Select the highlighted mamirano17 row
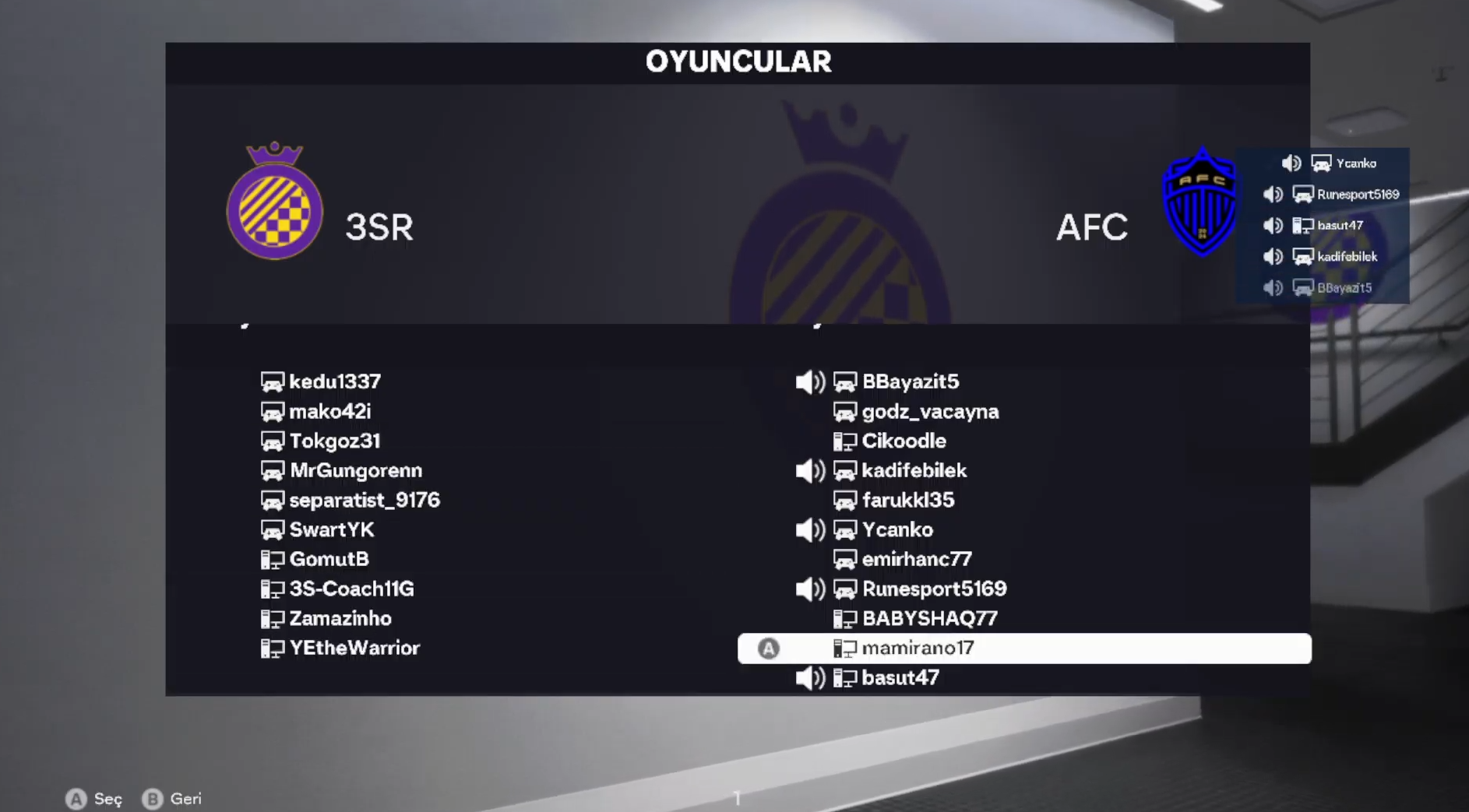Viewport: 1469px width, 812px height. click(918, 648)
